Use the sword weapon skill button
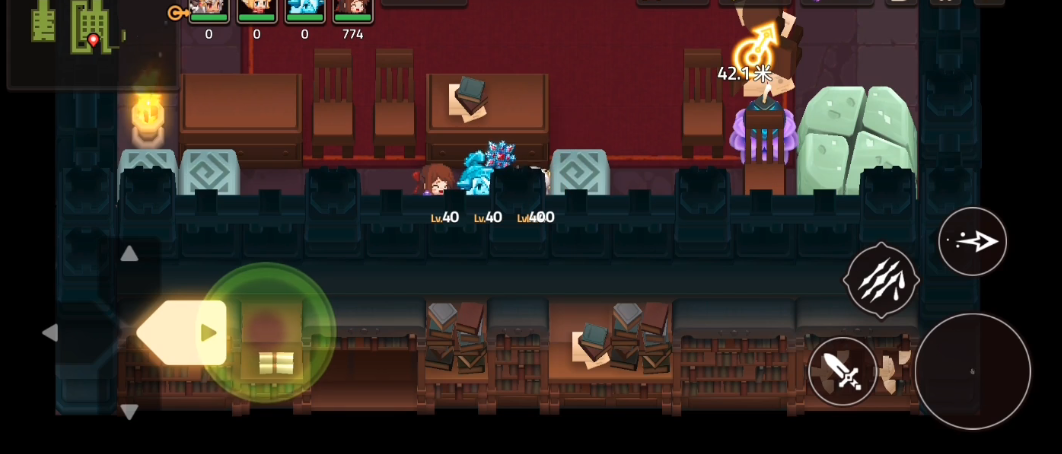 [x=842, y=372]
